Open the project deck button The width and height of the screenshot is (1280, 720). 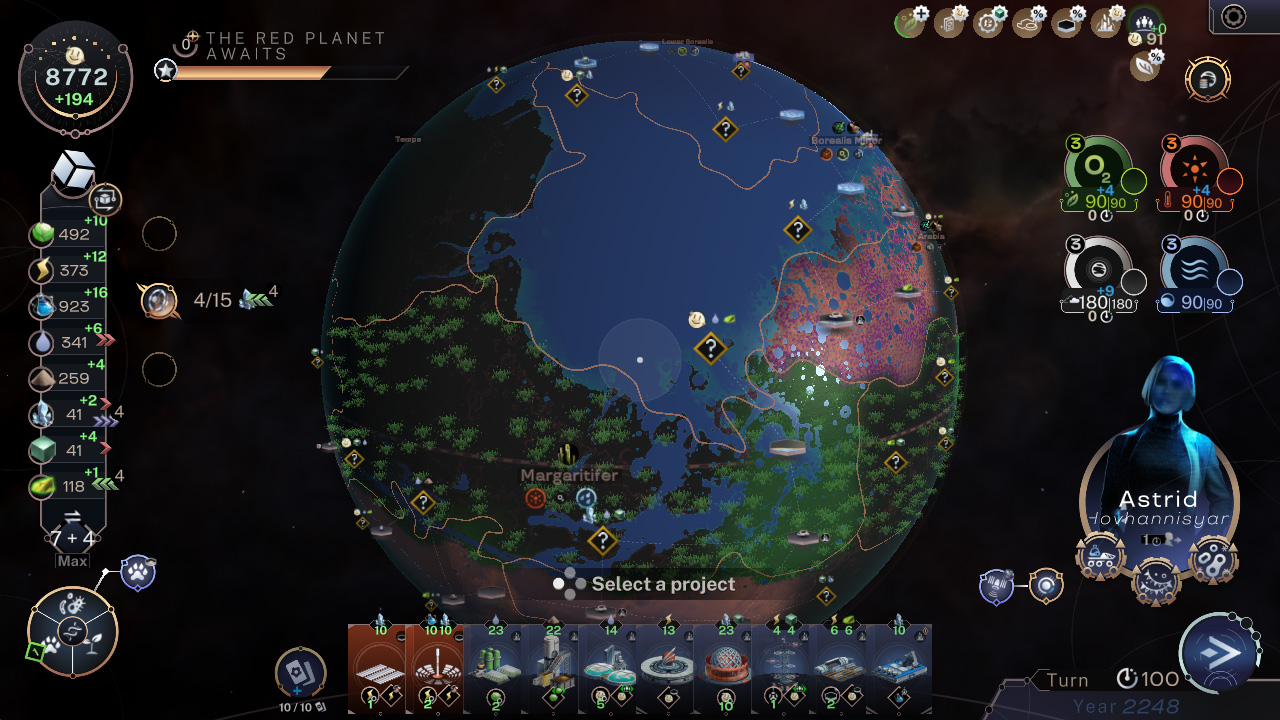(300, 673)
